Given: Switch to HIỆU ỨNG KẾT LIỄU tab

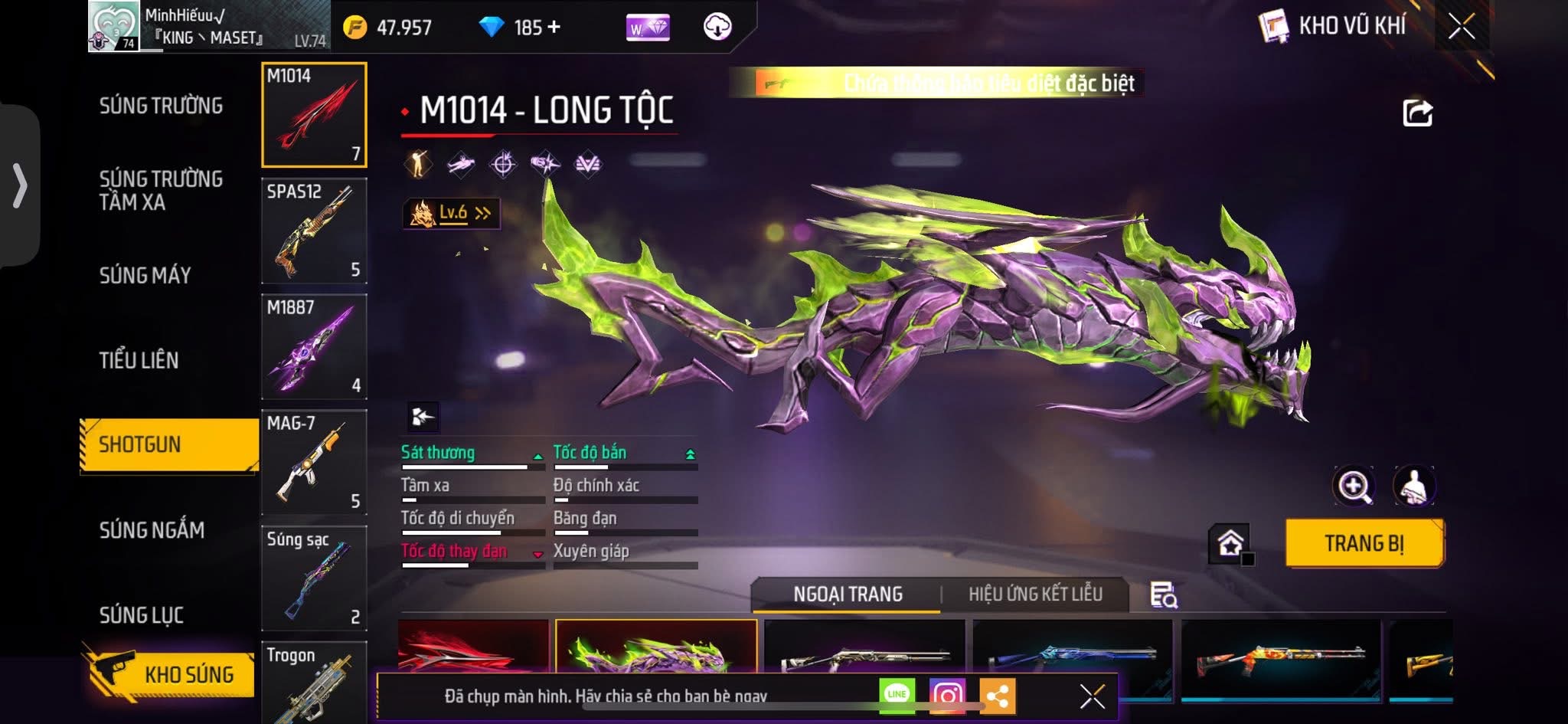Looking at the screenshot, I should pyautogui.click(x=1035, y=594).
